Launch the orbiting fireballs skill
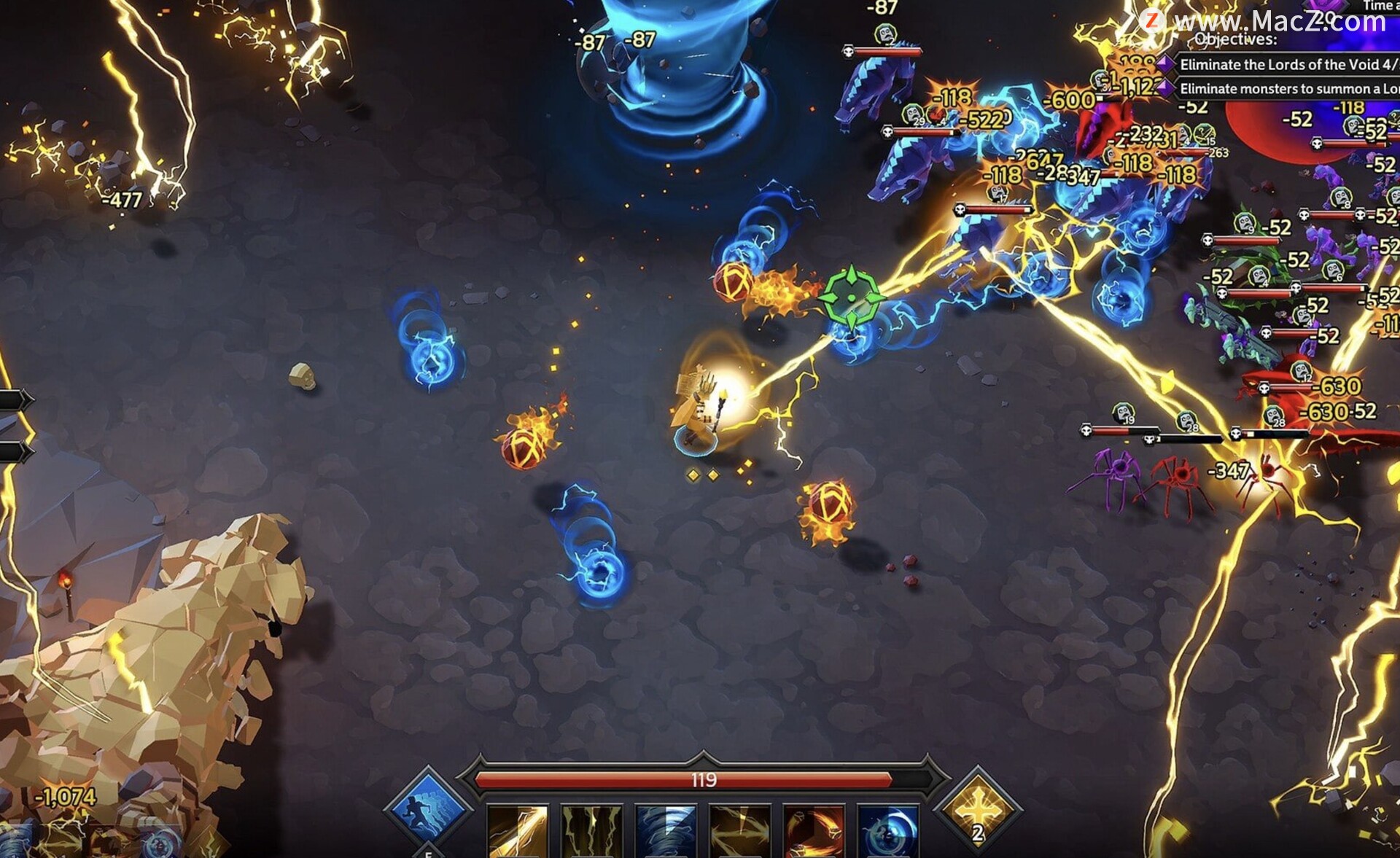Viewport: 1400px width, 858px height. [814, 831]
